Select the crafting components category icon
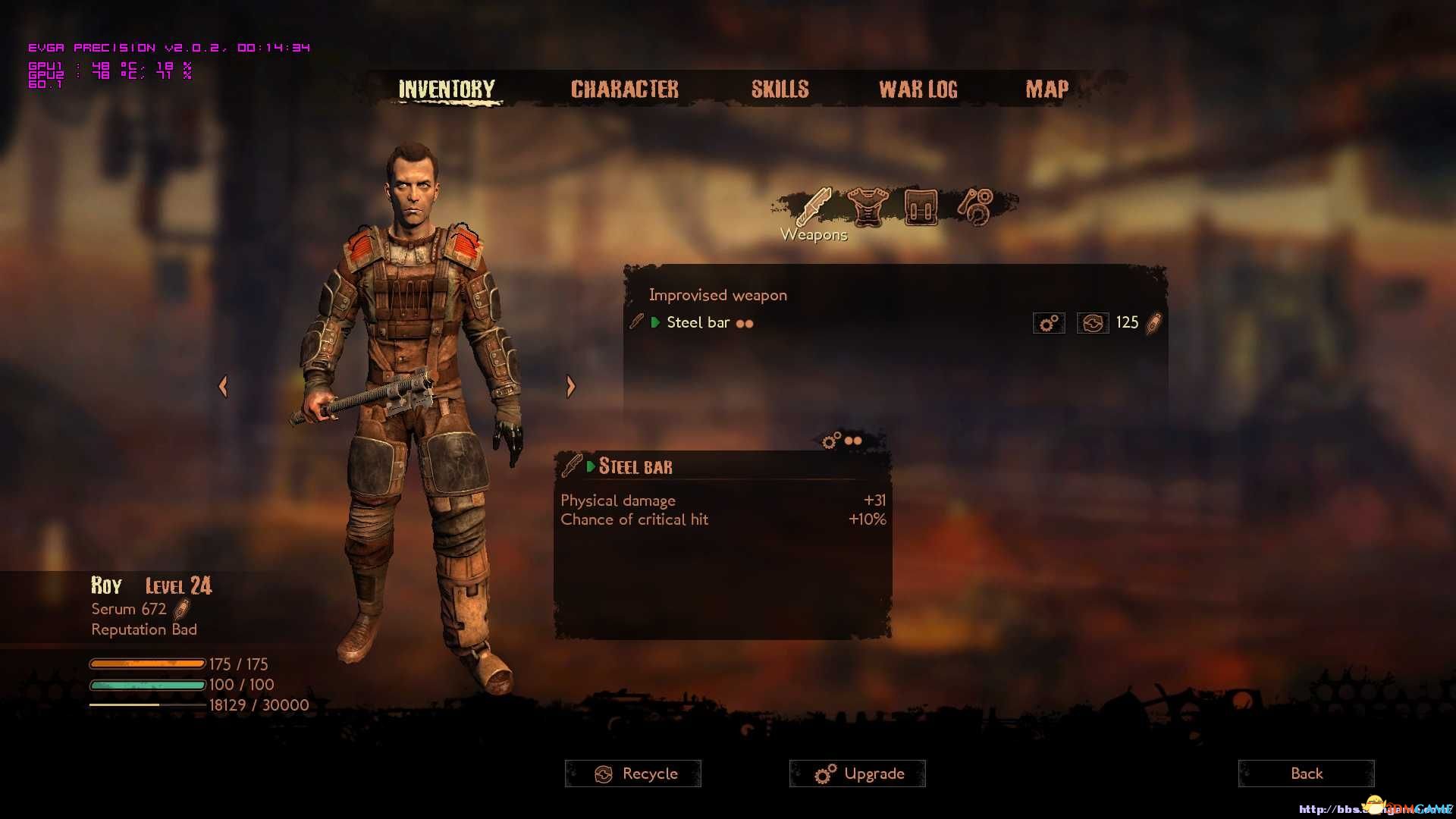The image size is (1456, 819). 975,206
